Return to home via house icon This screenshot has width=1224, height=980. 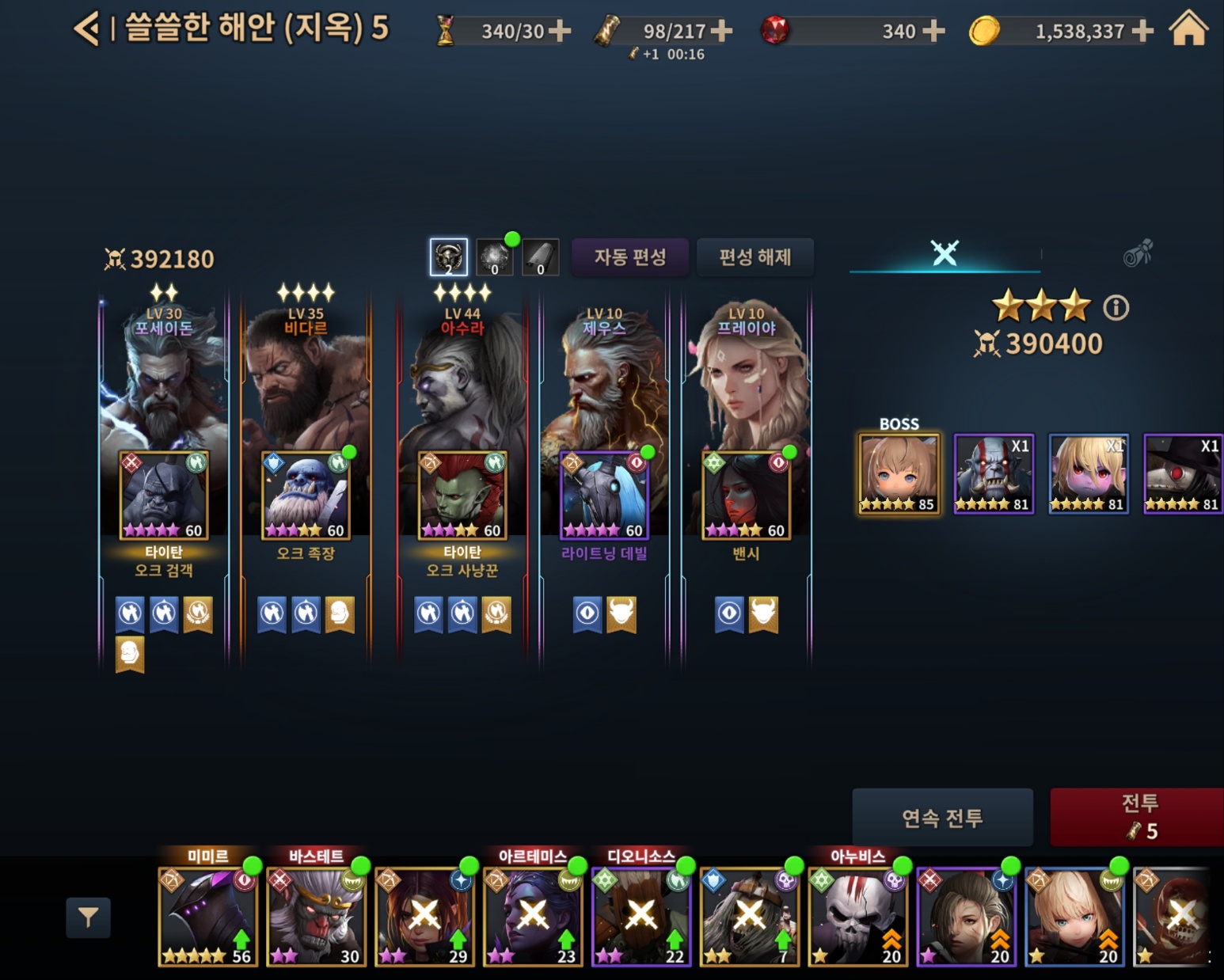pos(1188,29)
